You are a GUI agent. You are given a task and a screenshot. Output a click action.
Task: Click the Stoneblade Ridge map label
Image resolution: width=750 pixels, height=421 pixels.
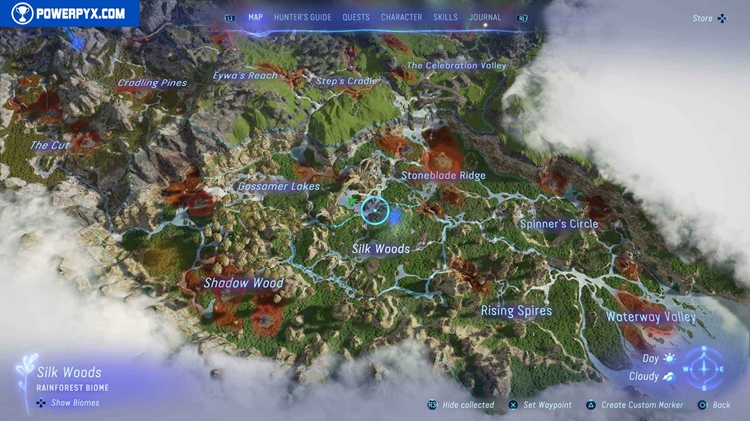[x=443, y=176]
